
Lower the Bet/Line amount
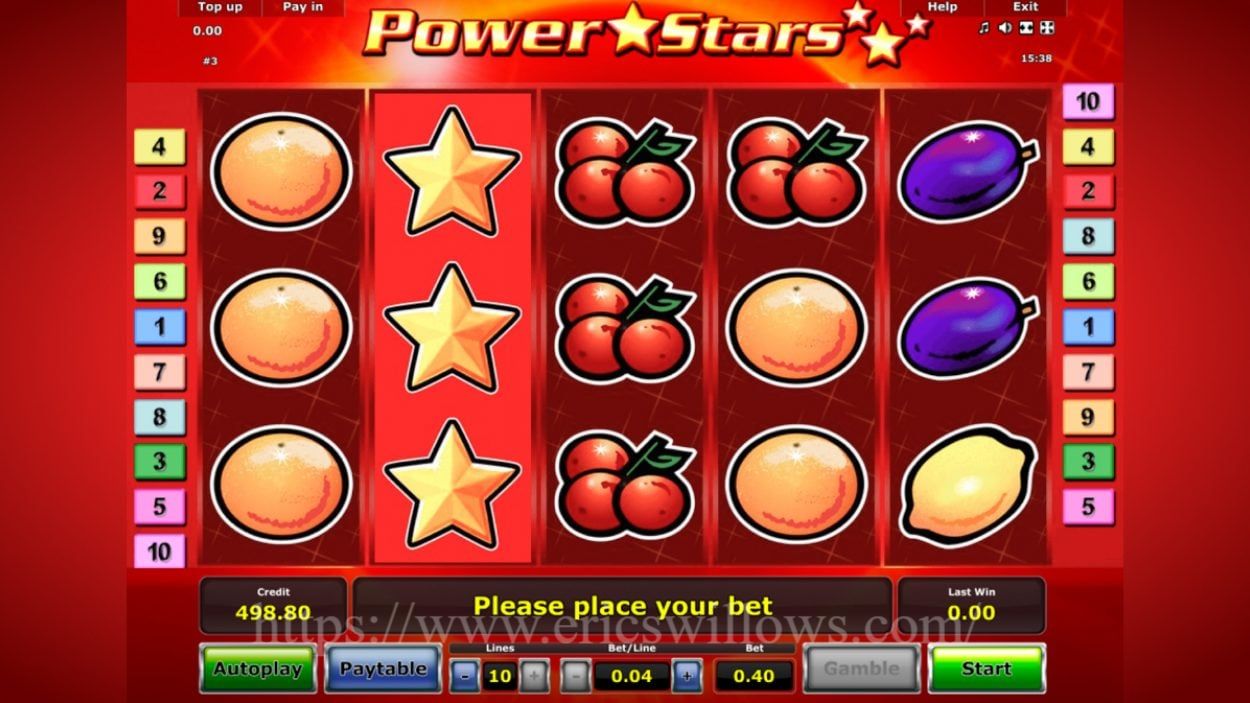(575, 676)
